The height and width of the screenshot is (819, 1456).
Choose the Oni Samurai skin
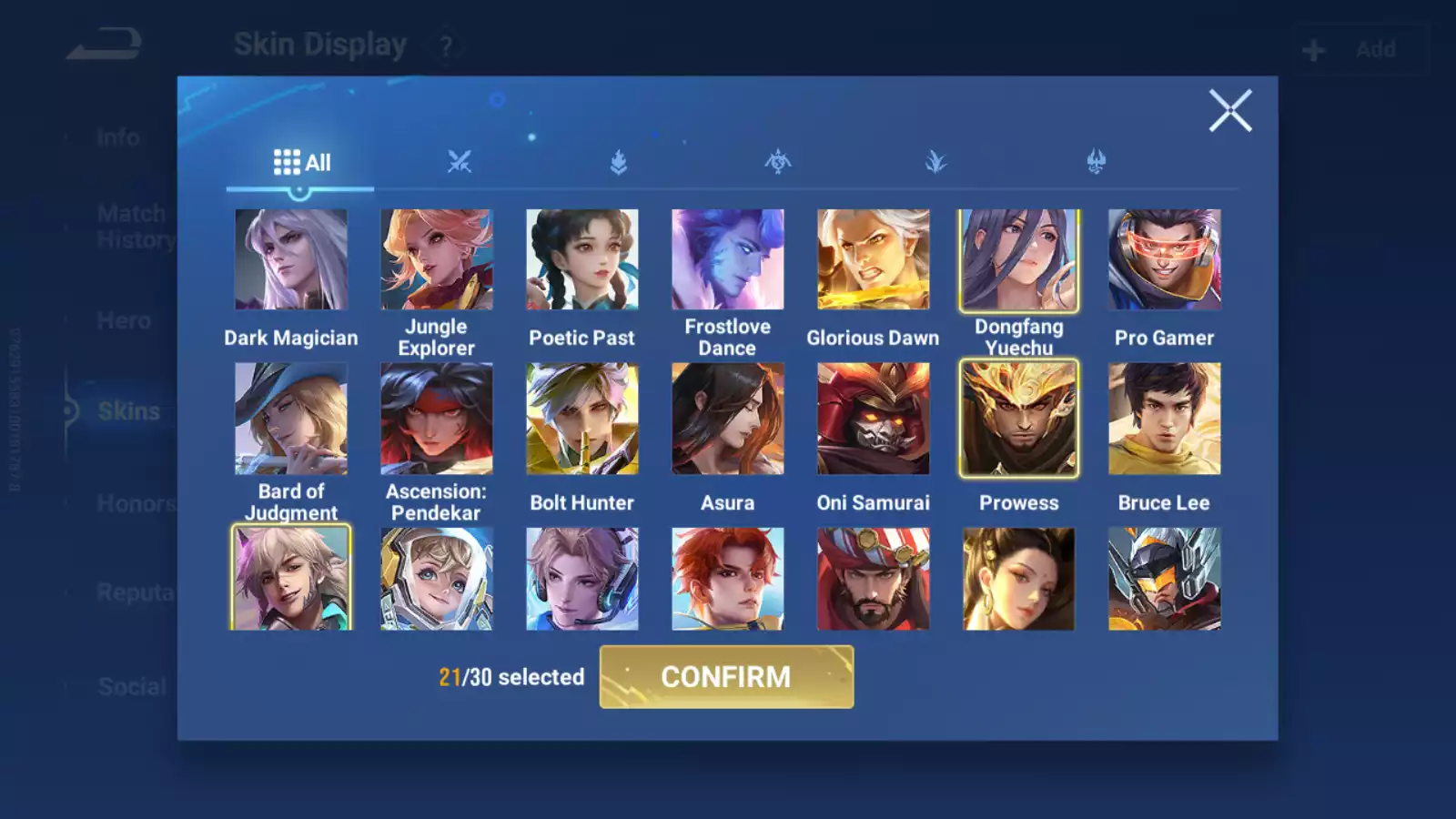click(874, 419)
